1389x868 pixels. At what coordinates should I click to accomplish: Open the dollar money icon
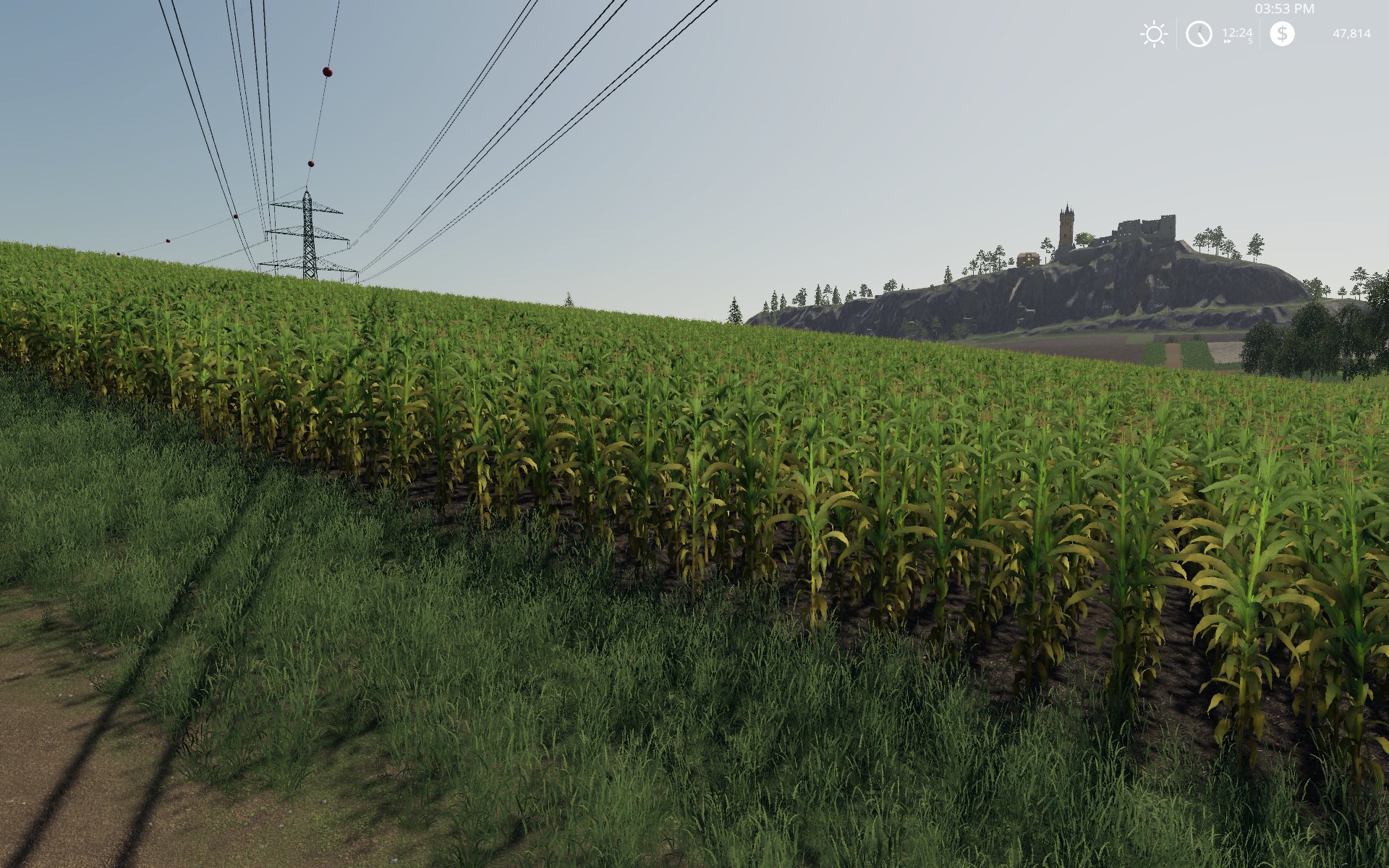click(1282, 34)
